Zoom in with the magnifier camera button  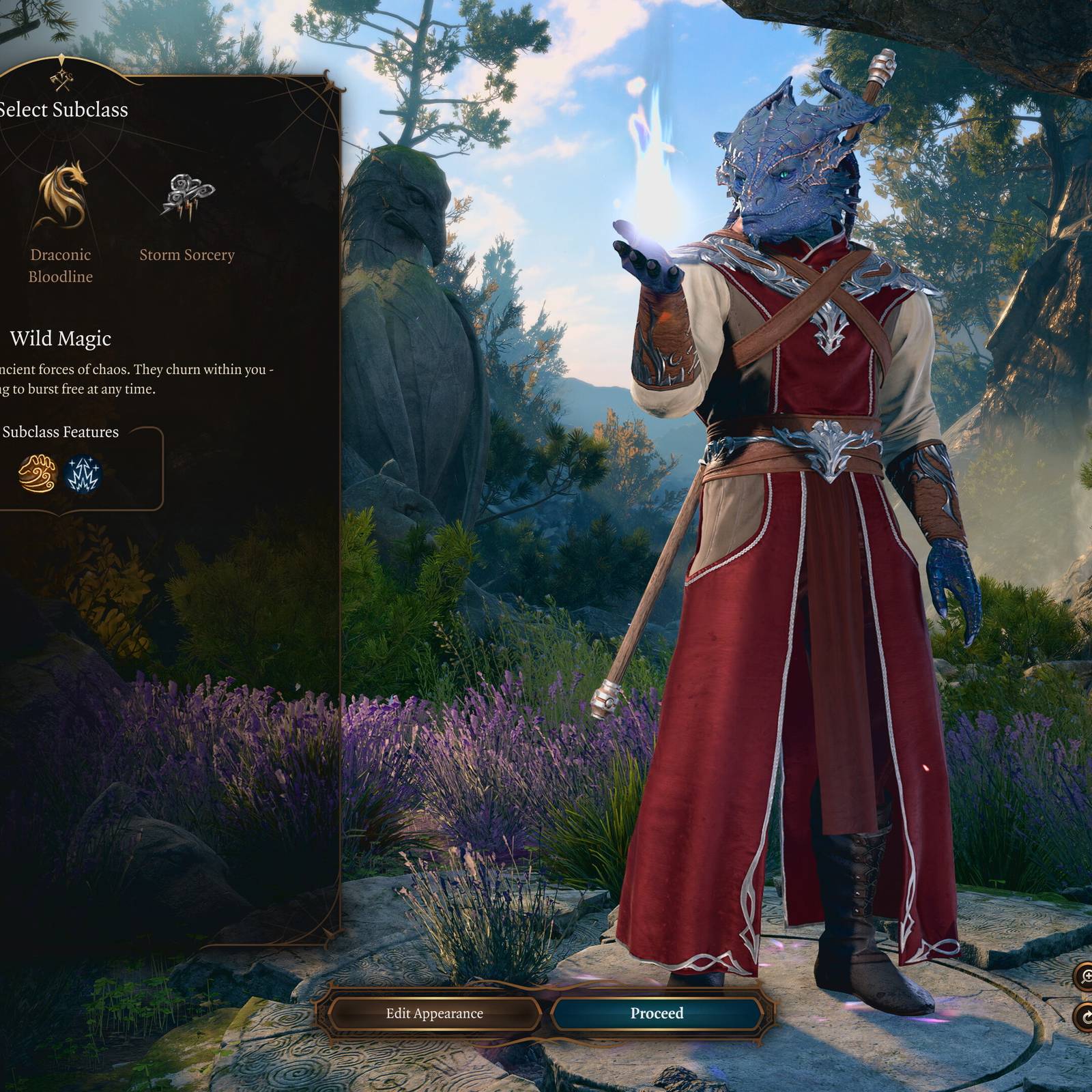point(1084,977)
